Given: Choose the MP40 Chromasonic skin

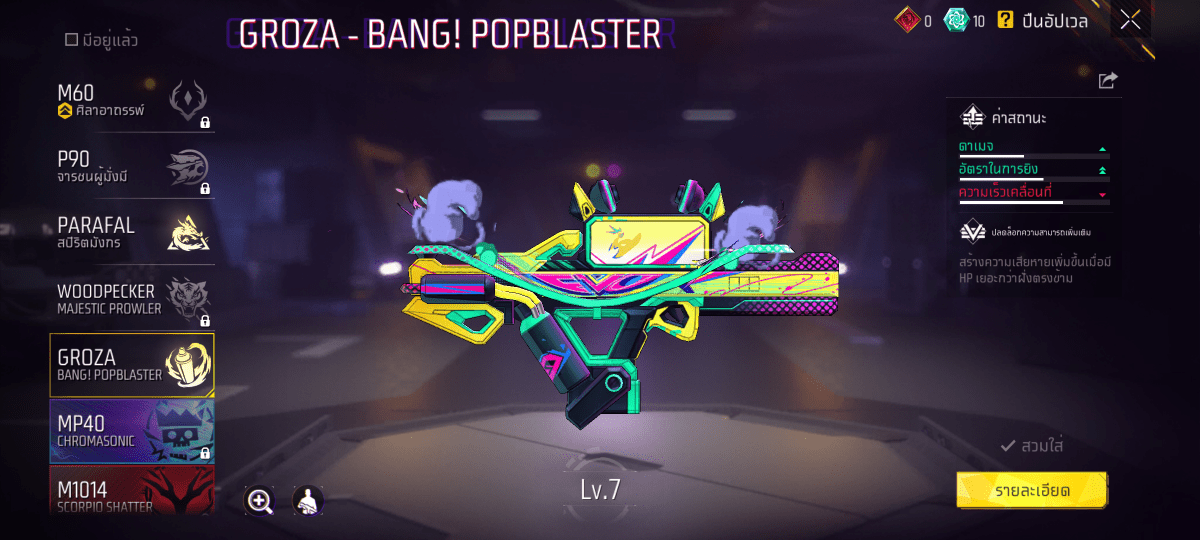Looking at the screenshot, I should point(132,431).
